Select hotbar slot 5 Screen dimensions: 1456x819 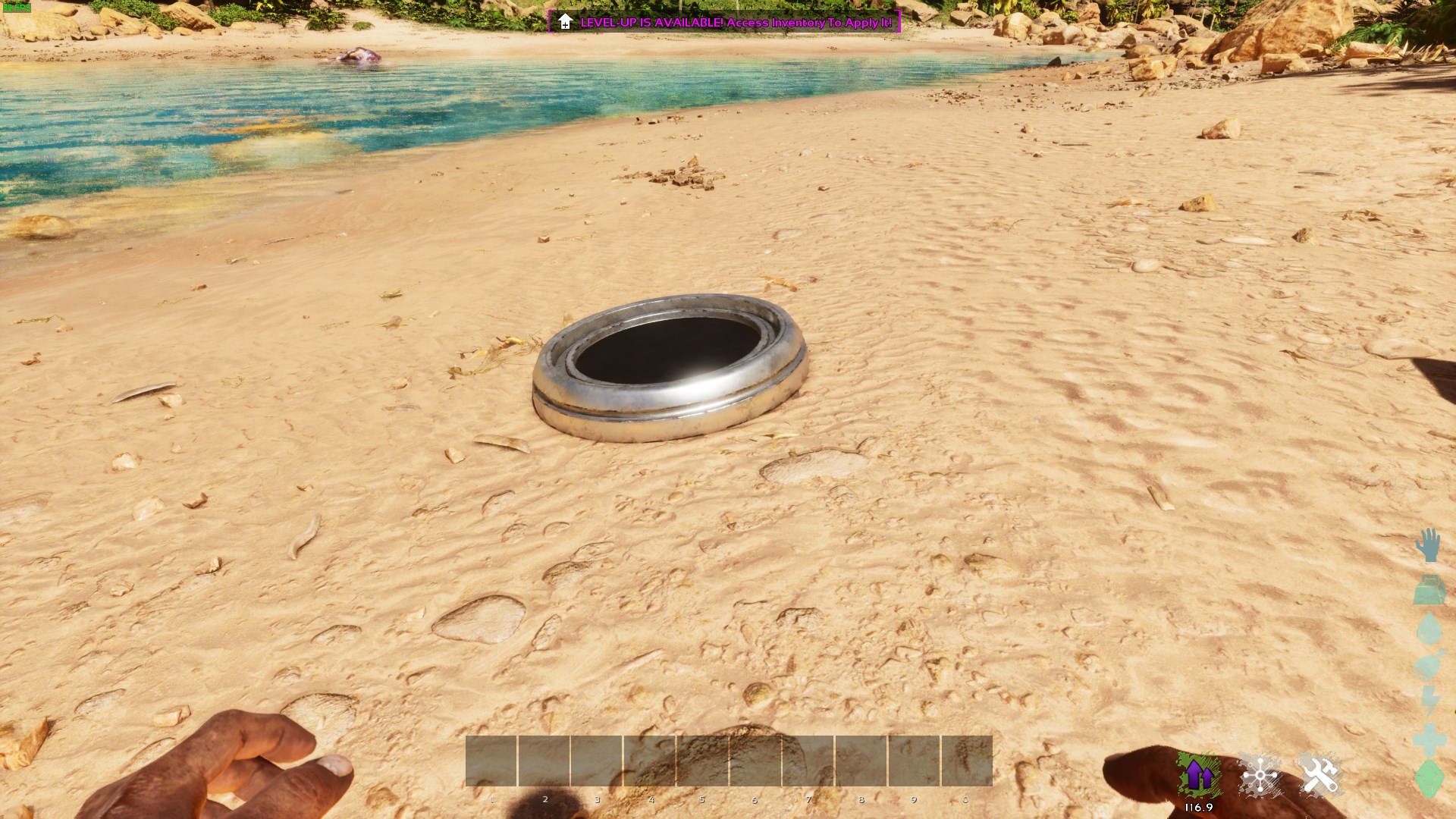(702, 762)
